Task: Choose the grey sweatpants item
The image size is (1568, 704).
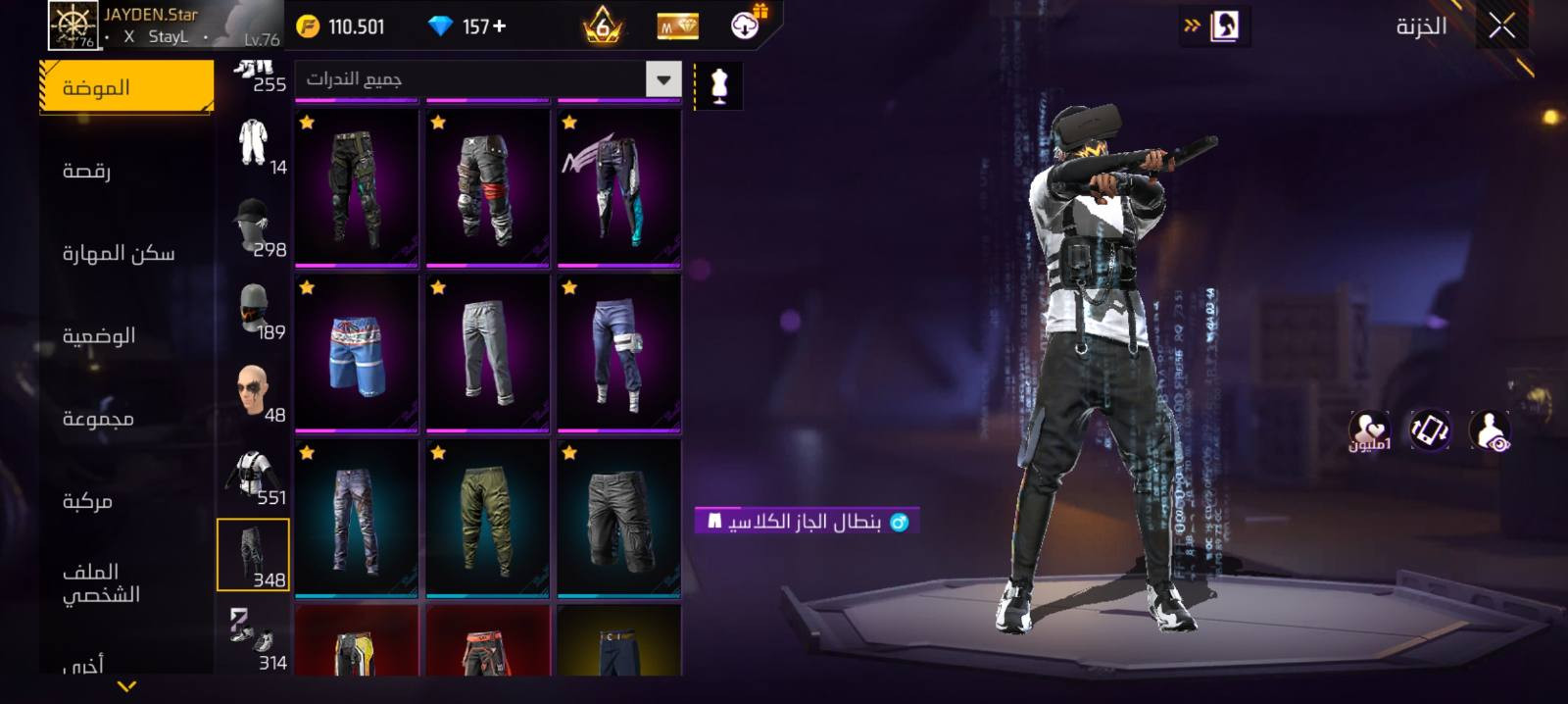Action: pos(487,354)
